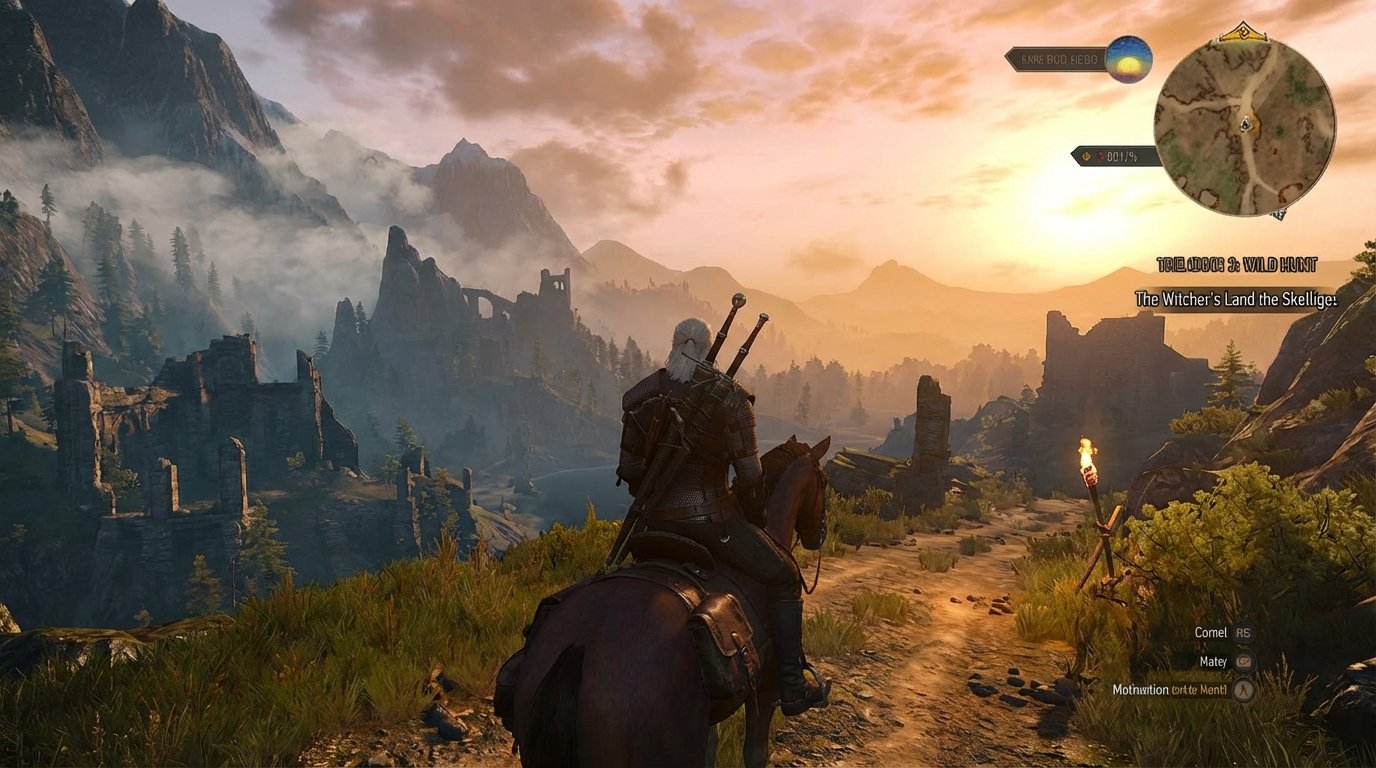This screenshot has width=1376, height=768.
Task: Toggle the walking-figure Motivation control
Action: pos(1243,690)
